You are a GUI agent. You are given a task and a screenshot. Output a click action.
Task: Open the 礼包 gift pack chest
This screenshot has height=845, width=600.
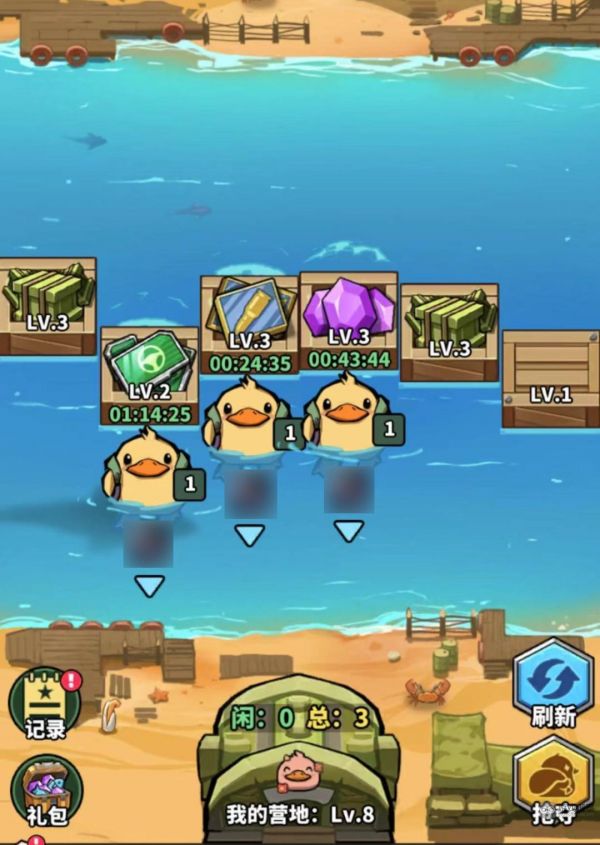pos(46,790)
